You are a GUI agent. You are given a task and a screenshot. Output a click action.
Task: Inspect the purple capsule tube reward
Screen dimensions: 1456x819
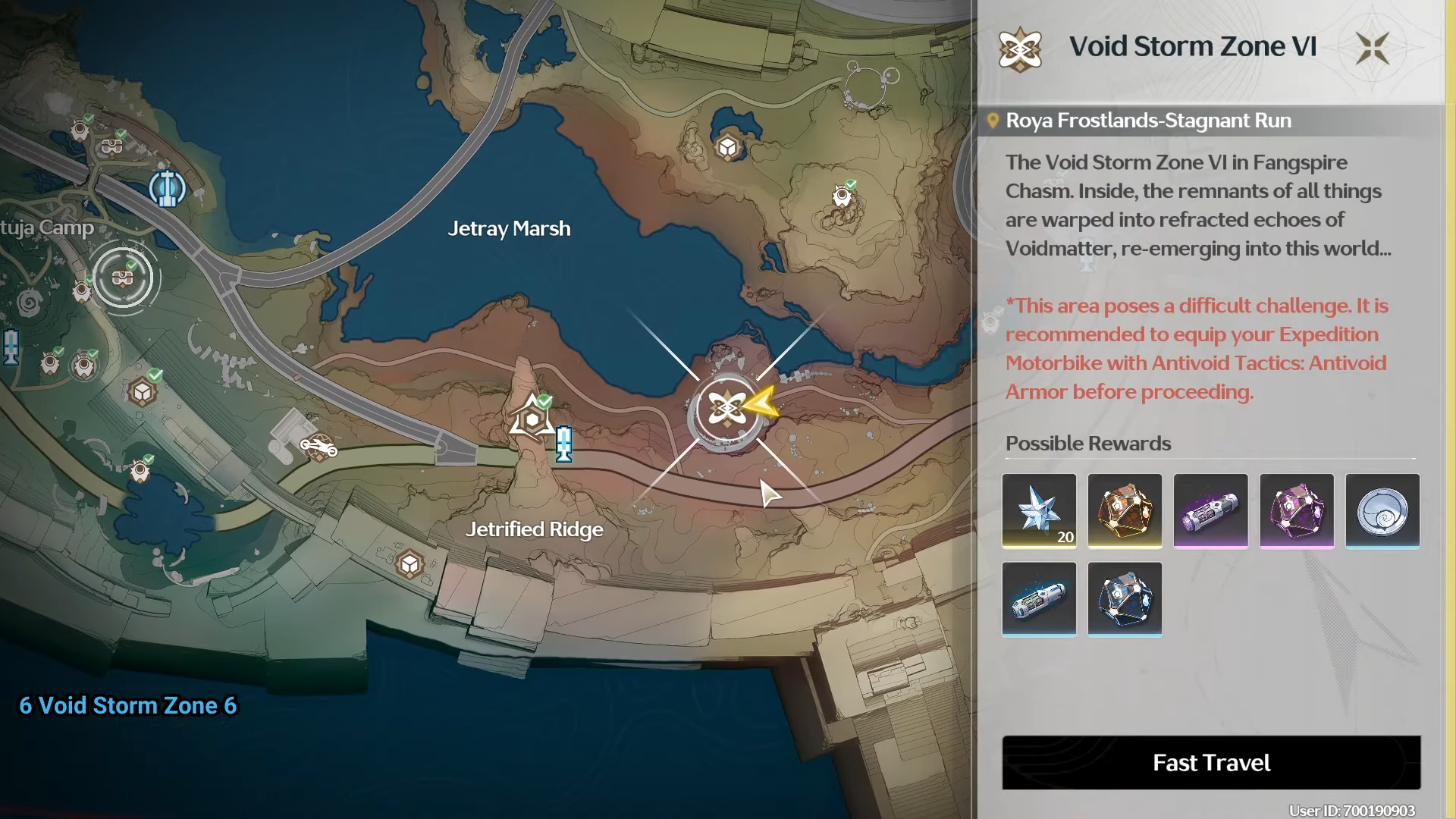(1210, 510)
